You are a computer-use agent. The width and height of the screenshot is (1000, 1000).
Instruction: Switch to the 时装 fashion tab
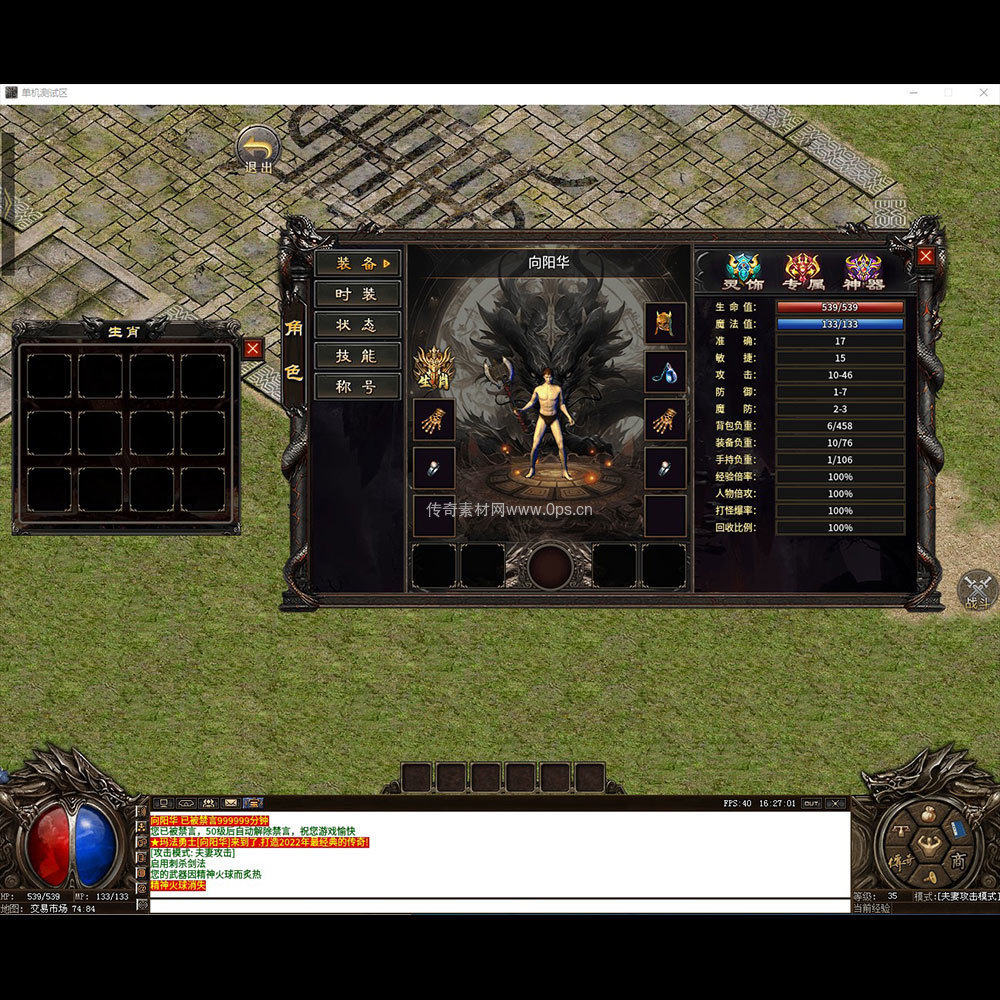pyautogui.click(x=357, y=294)
